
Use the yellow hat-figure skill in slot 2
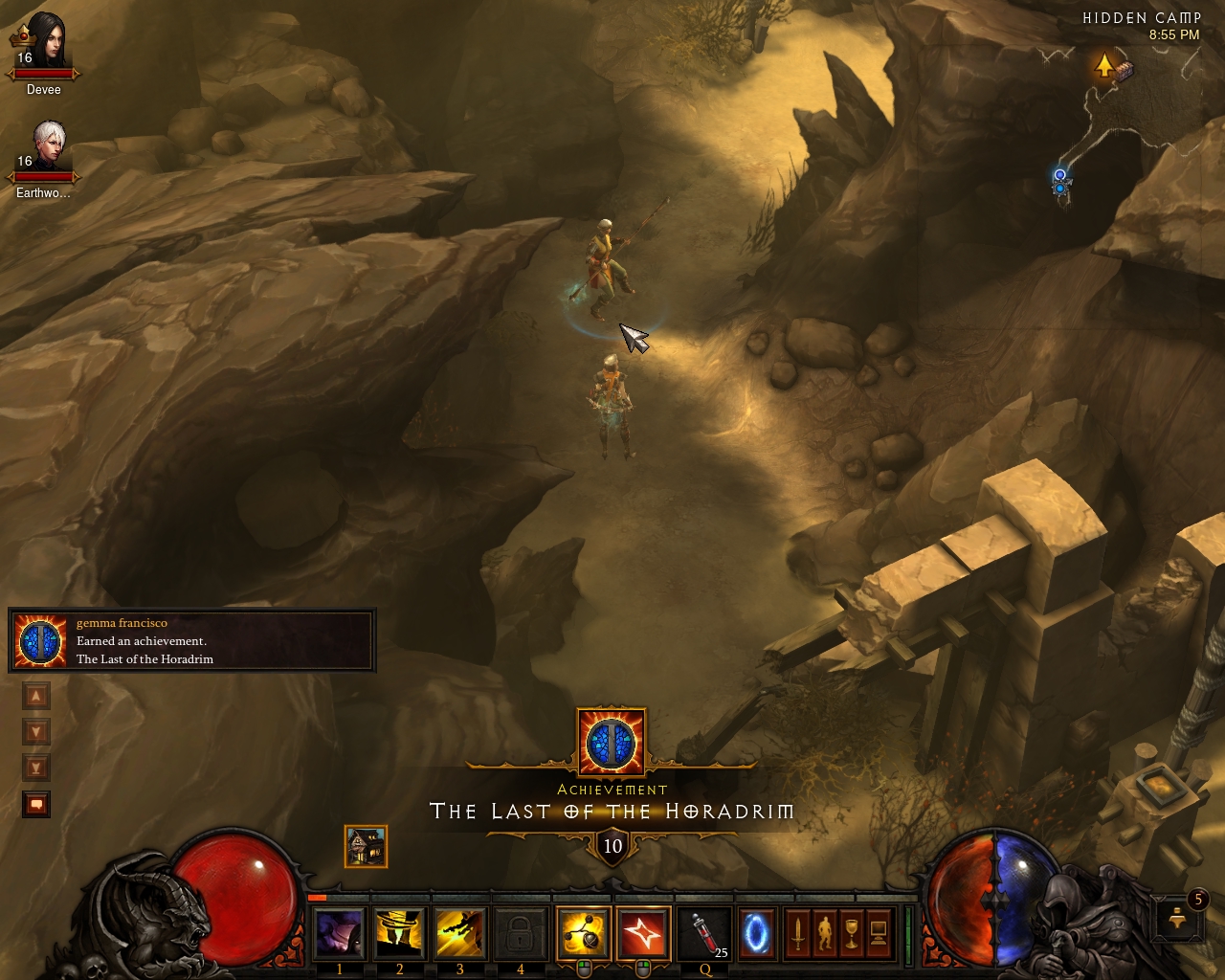[400, 933]
